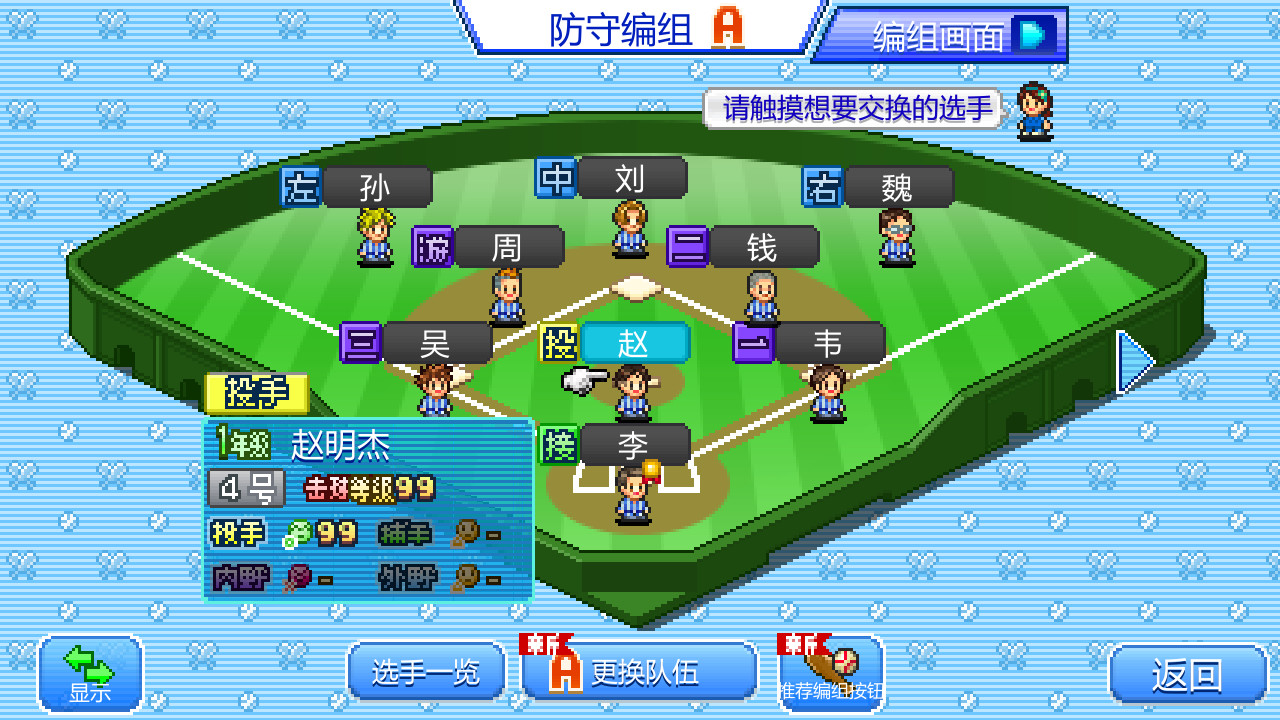Image resolution: width=1280 pixels, height=720 pixels.
Task: Click the green swap arrows on 显示
Action: pyautogui.click(x=87, y=665)
